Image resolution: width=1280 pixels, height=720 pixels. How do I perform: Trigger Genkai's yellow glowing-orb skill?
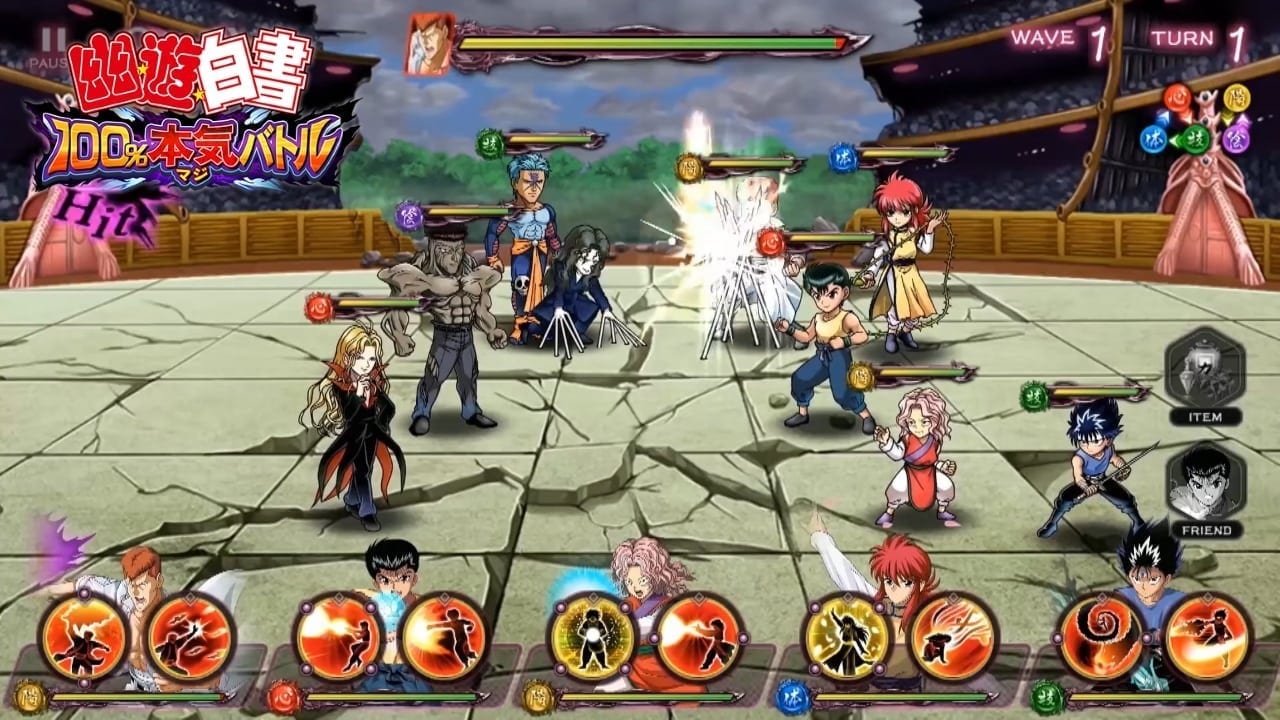tap(592, 637)
